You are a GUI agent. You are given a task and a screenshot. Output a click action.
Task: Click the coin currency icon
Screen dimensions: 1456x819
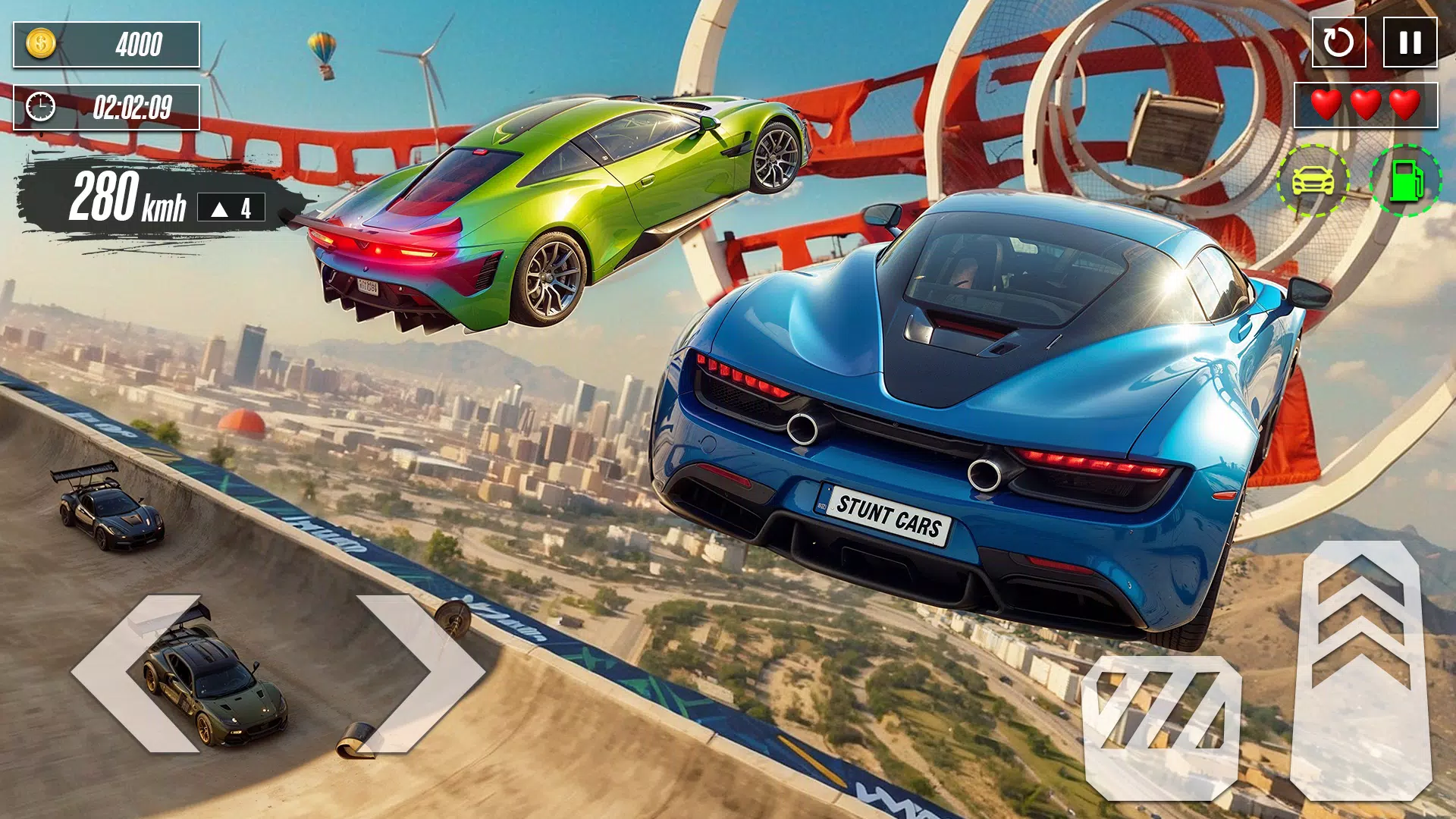(x=39, y=43)
